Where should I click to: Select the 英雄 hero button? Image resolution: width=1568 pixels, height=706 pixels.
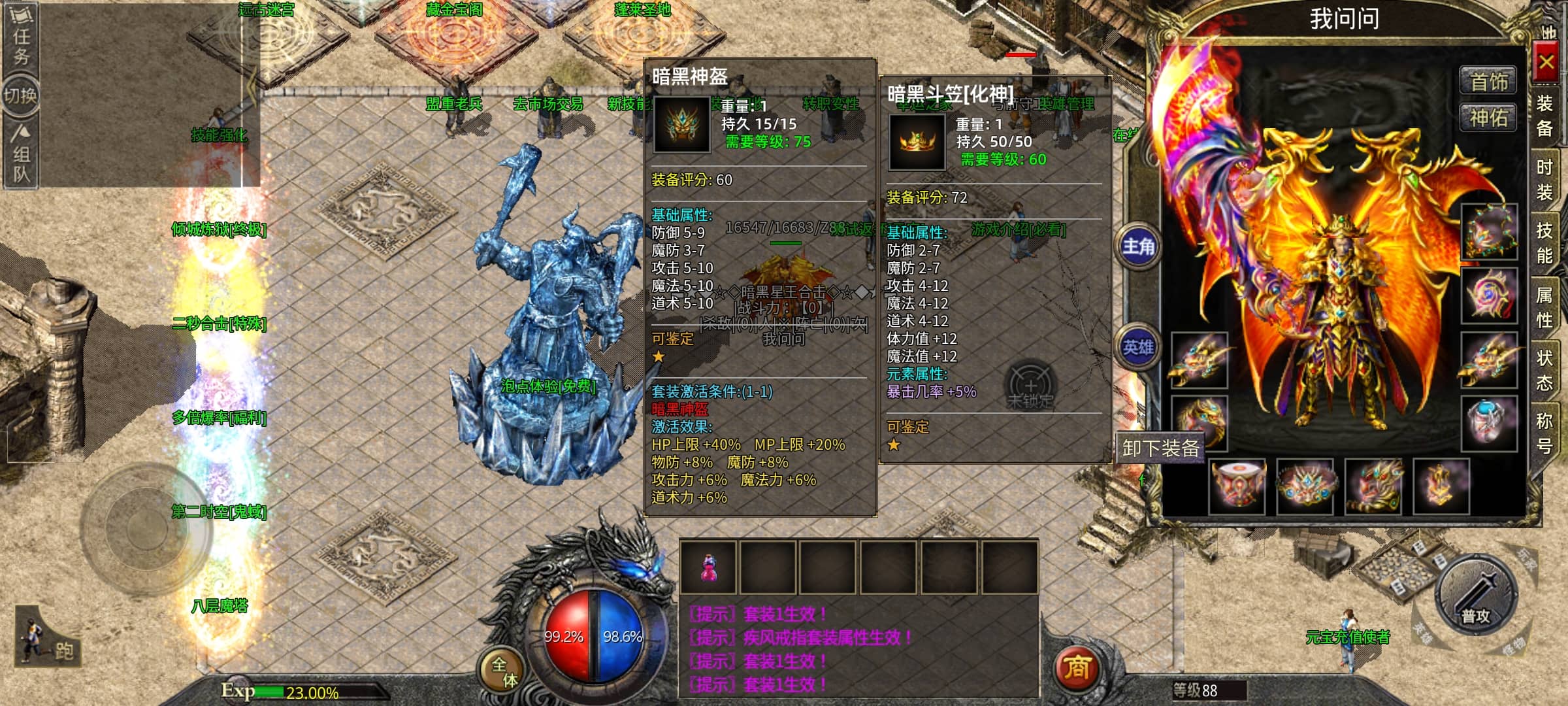coord(1138,347)
